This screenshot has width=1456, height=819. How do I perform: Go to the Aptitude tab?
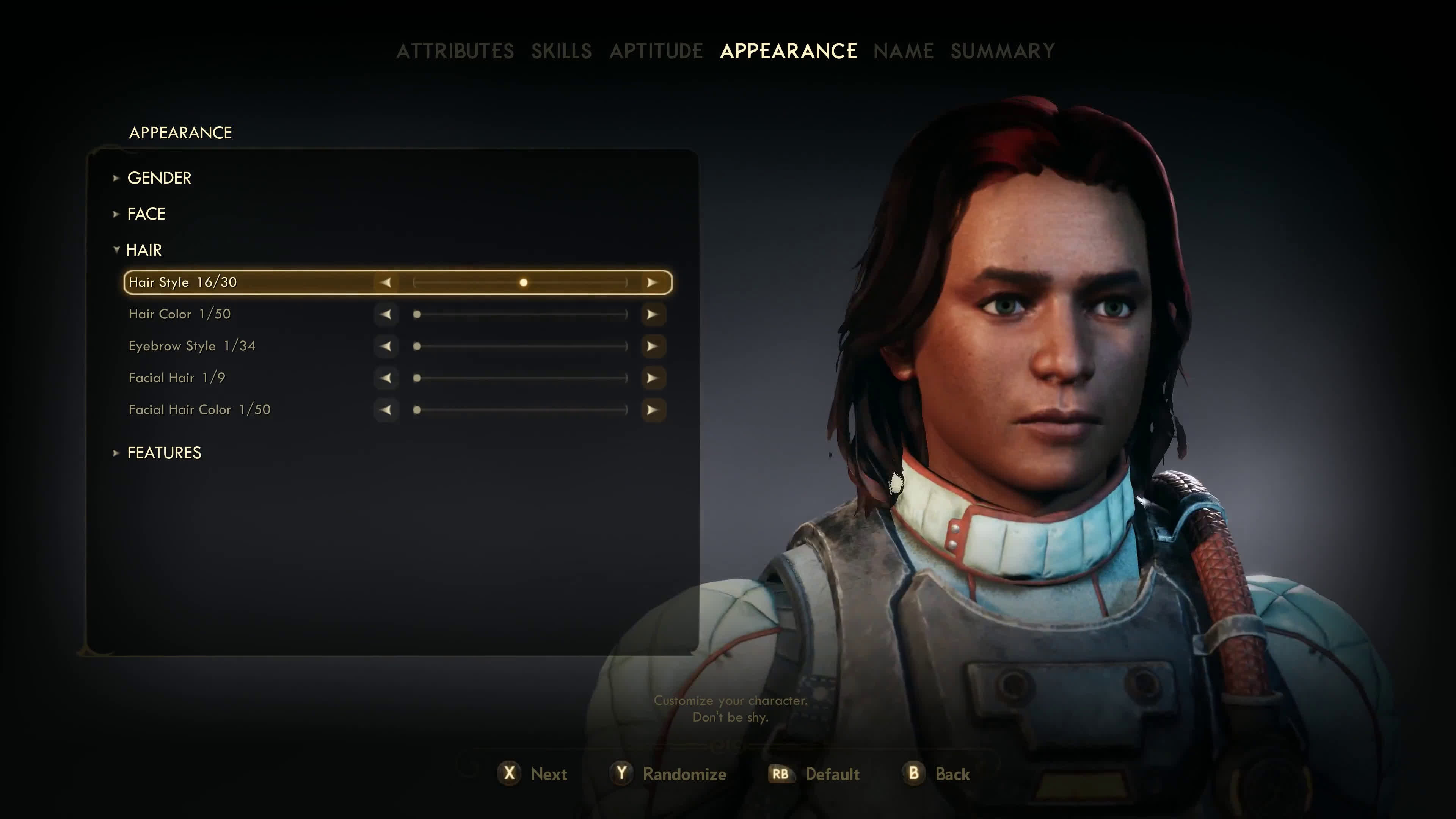pyautogui.click(x=656, y=52)
